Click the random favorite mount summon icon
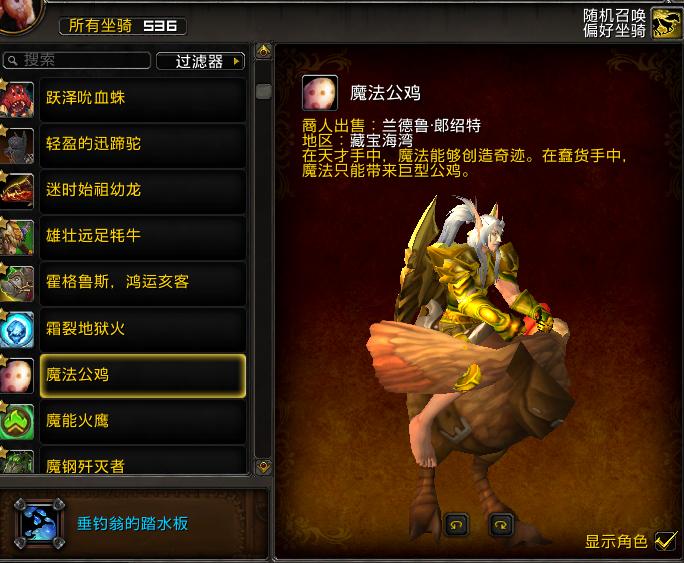The height and width of the screenshot is (563, 684). pos(666,23)
